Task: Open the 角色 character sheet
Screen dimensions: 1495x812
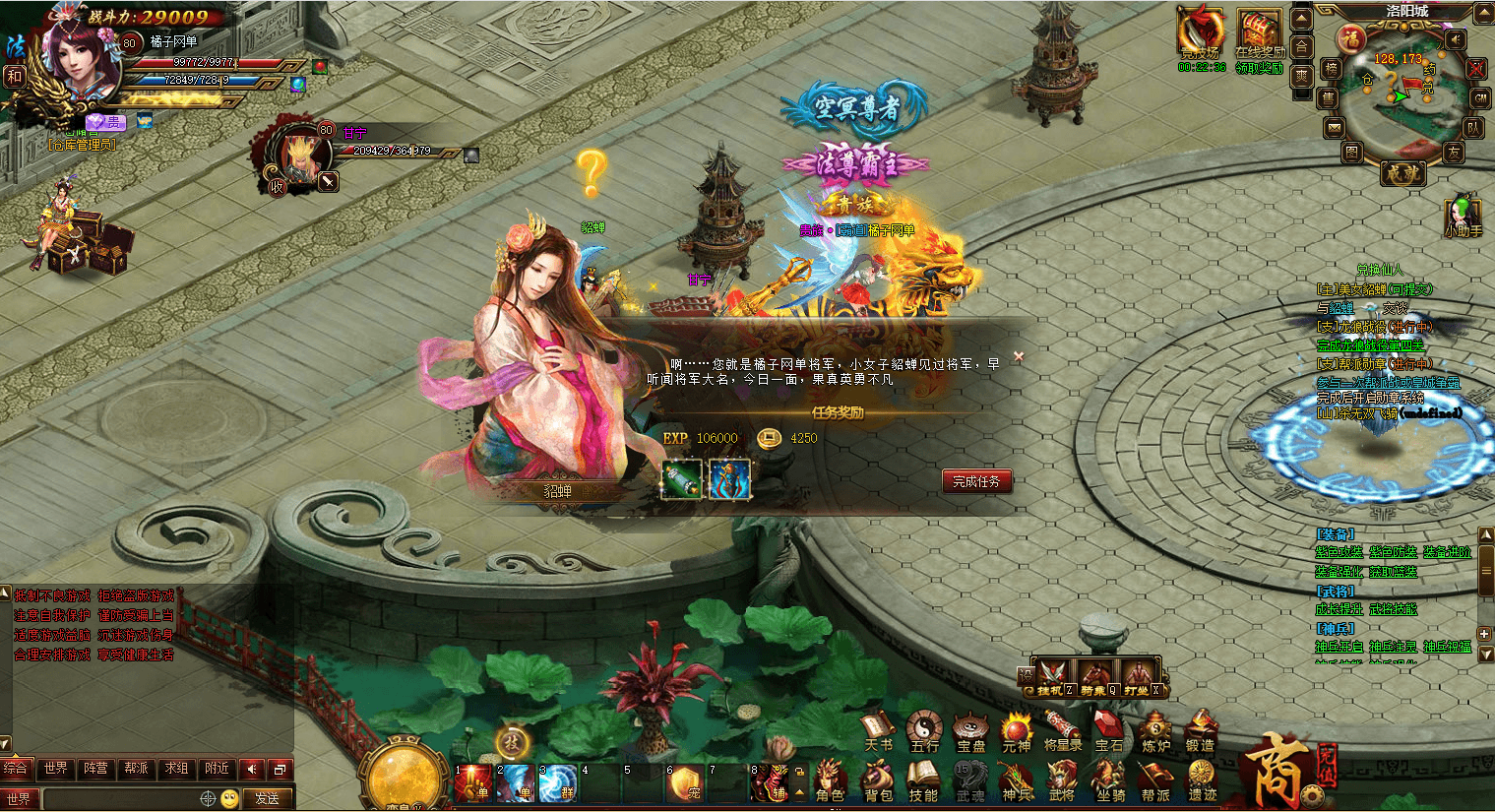Action: coord(830,781)
